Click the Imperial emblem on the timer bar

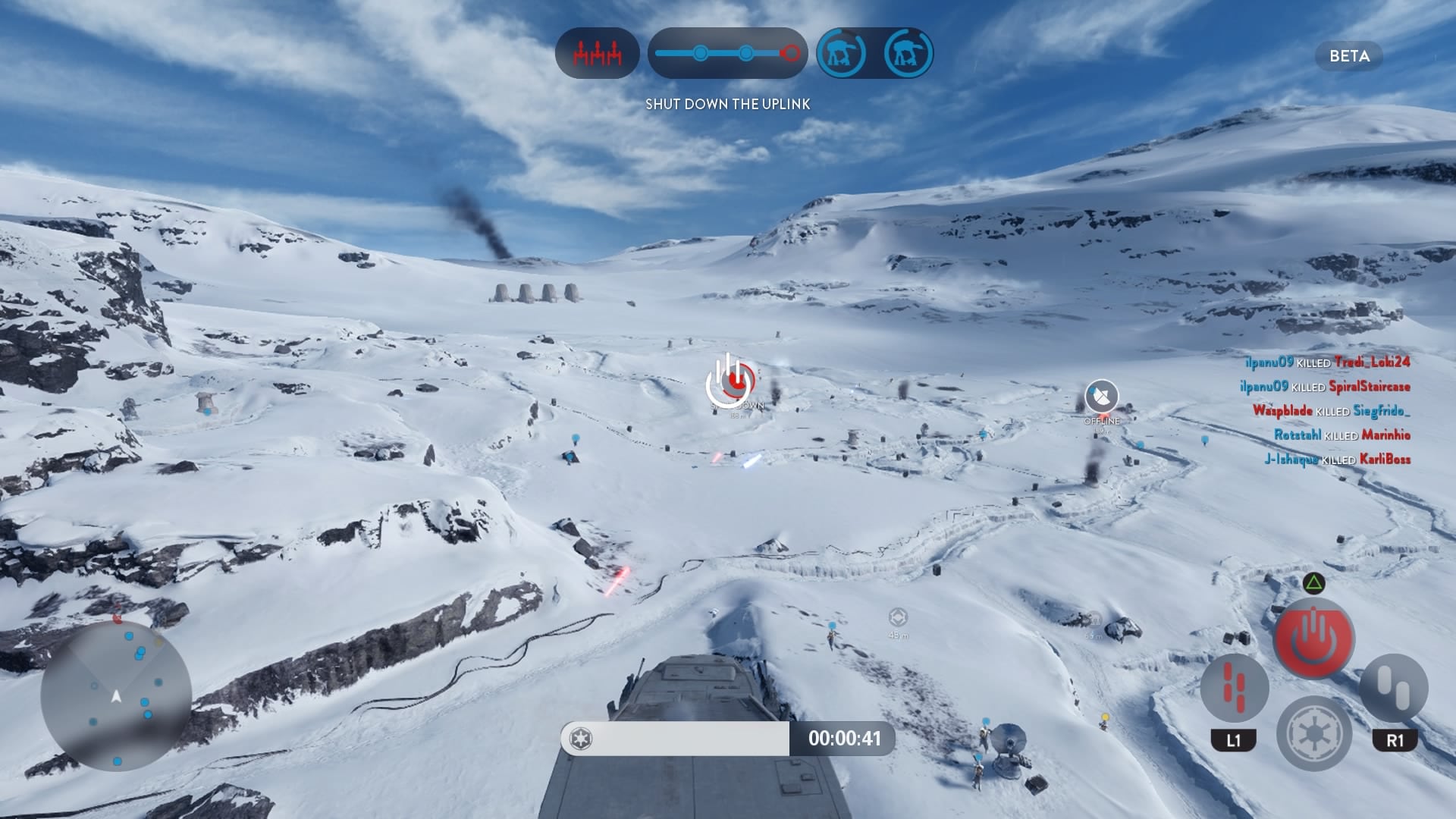click(x=582, y=739)
